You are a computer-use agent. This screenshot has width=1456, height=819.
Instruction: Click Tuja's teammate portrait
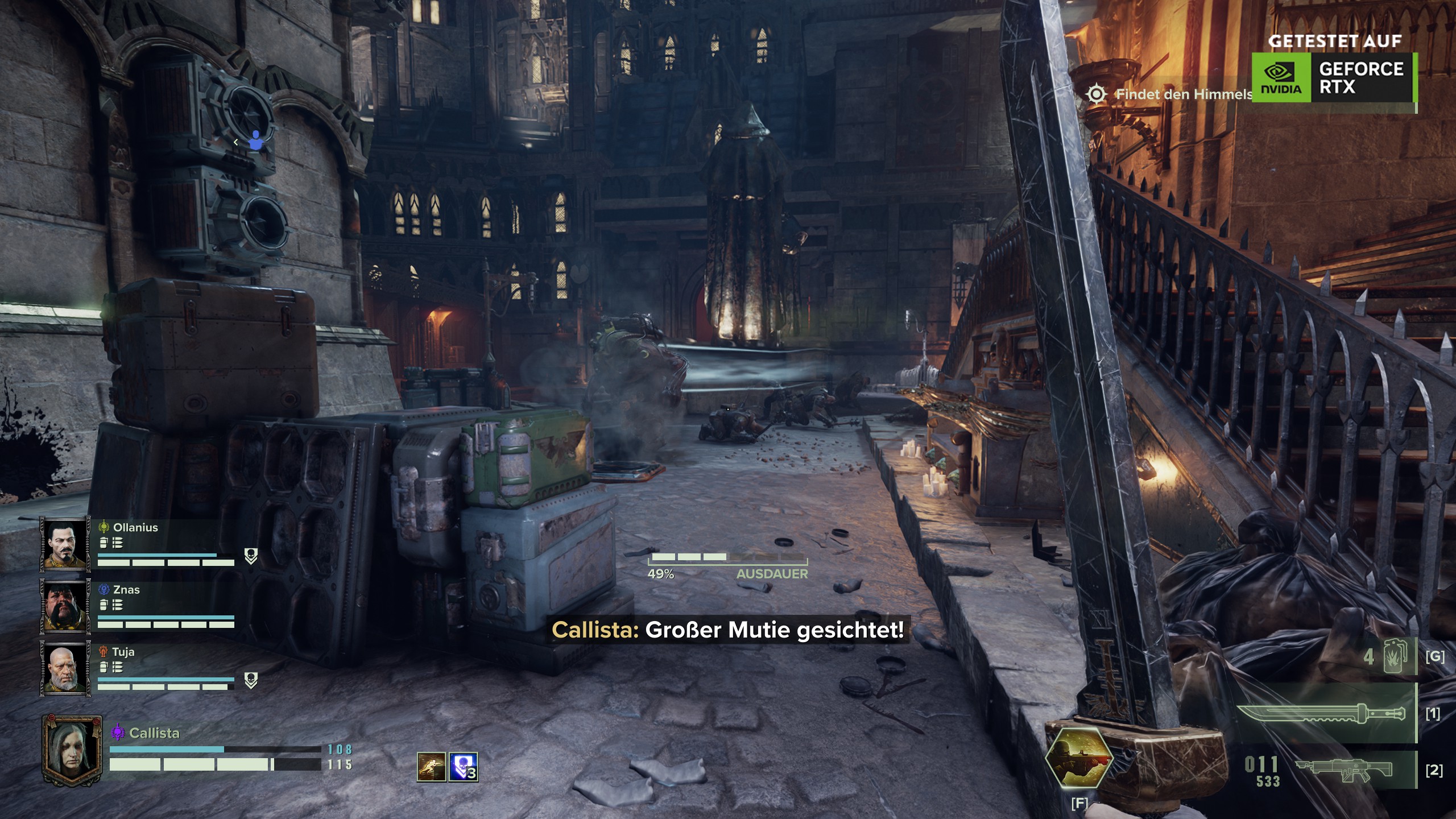click(x=64, y=668)
